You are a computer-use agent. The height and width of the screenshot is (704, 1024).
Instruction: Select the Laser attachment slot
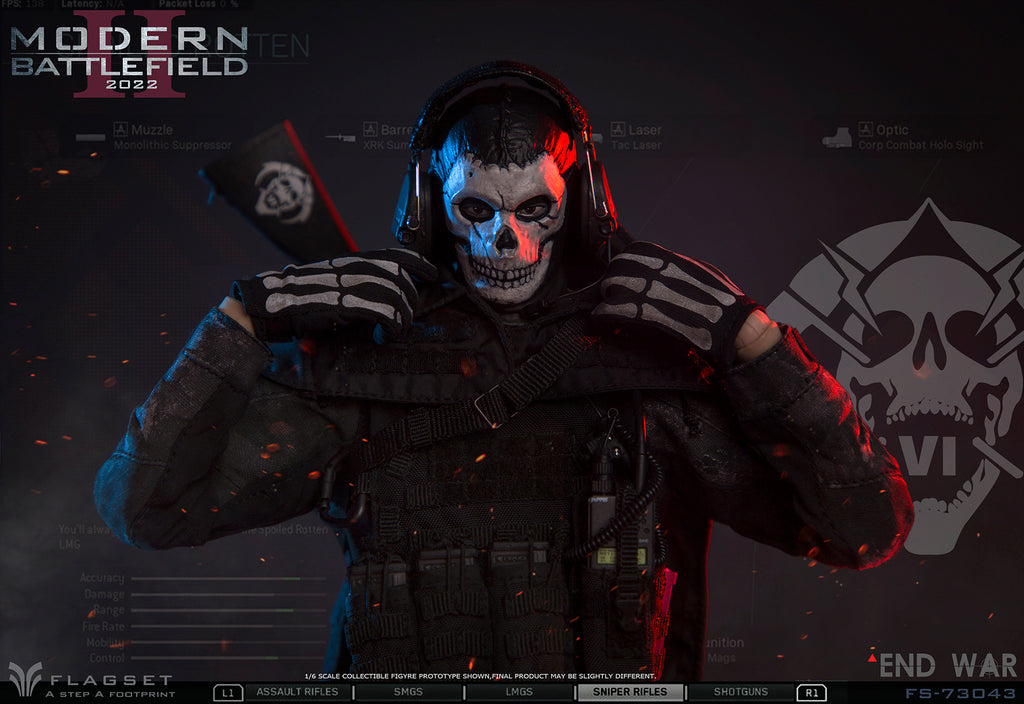tap(644, 130)
